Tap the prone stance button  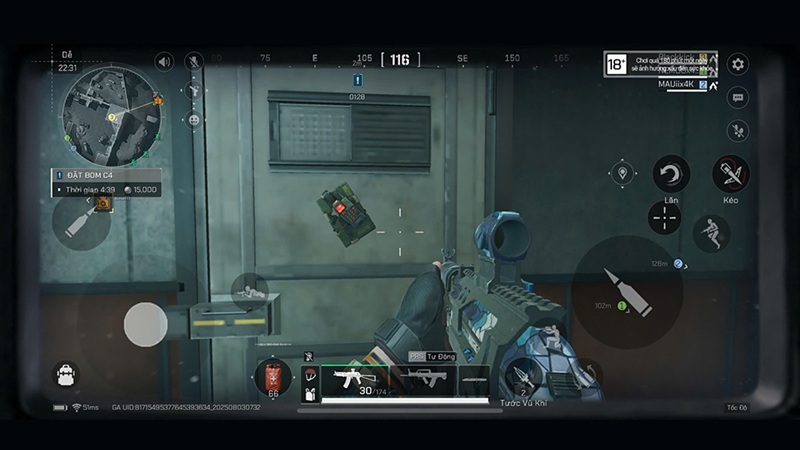coord(249,291)
